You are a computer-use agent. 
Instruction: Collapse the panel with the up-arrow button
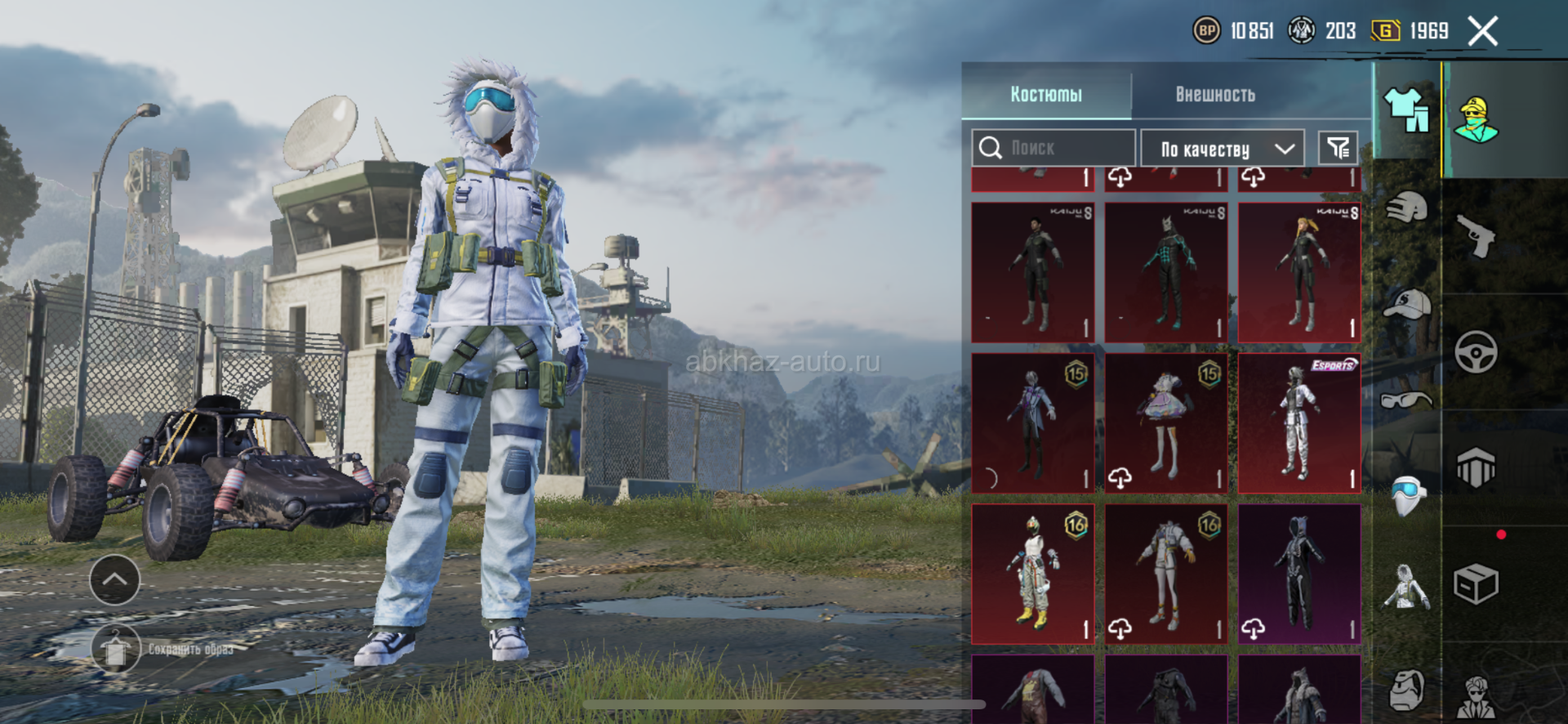click(x=114, y=580)
